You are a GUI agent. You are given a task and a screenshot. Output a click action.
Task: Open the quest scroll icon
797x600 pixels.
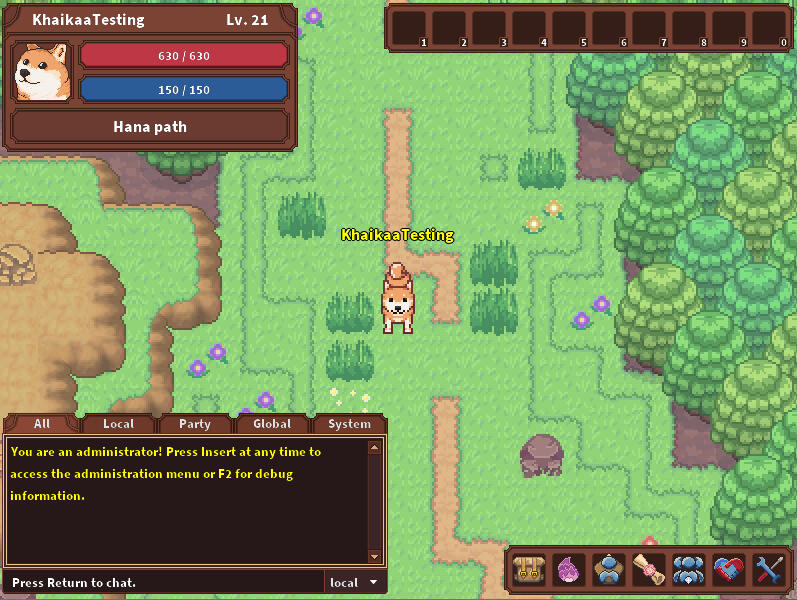[648, 570]
